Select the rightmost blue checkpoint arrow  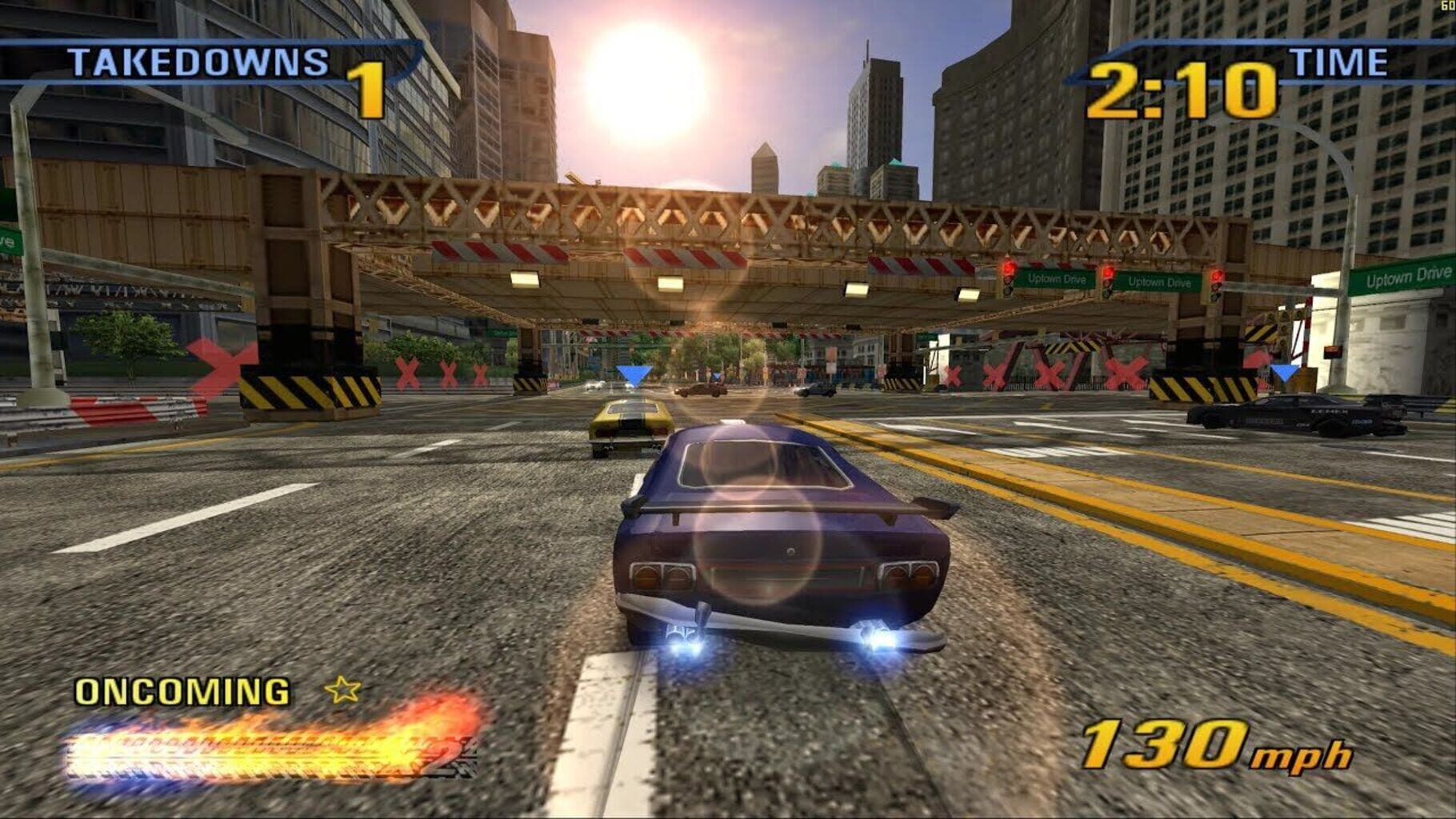click(1286, 372)
